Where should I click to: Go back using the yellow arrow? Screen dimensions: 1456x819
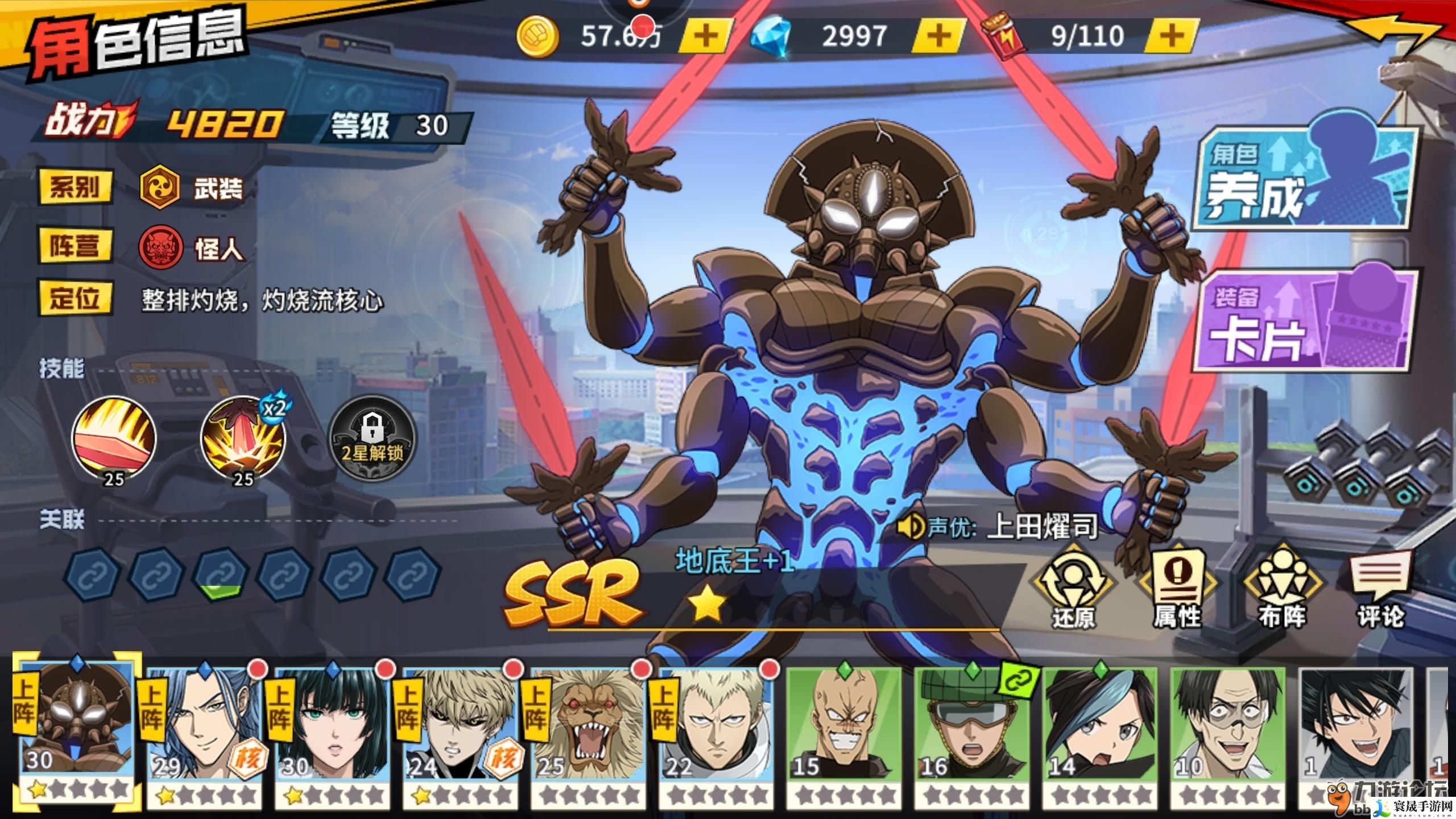coord(1393,34)
